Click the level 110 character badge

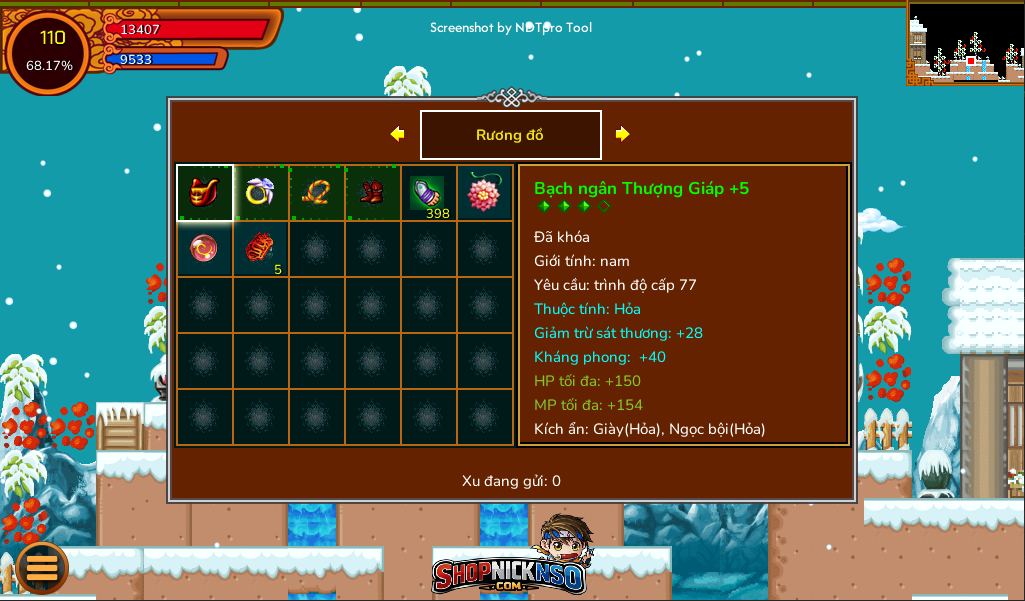point(50,51)
